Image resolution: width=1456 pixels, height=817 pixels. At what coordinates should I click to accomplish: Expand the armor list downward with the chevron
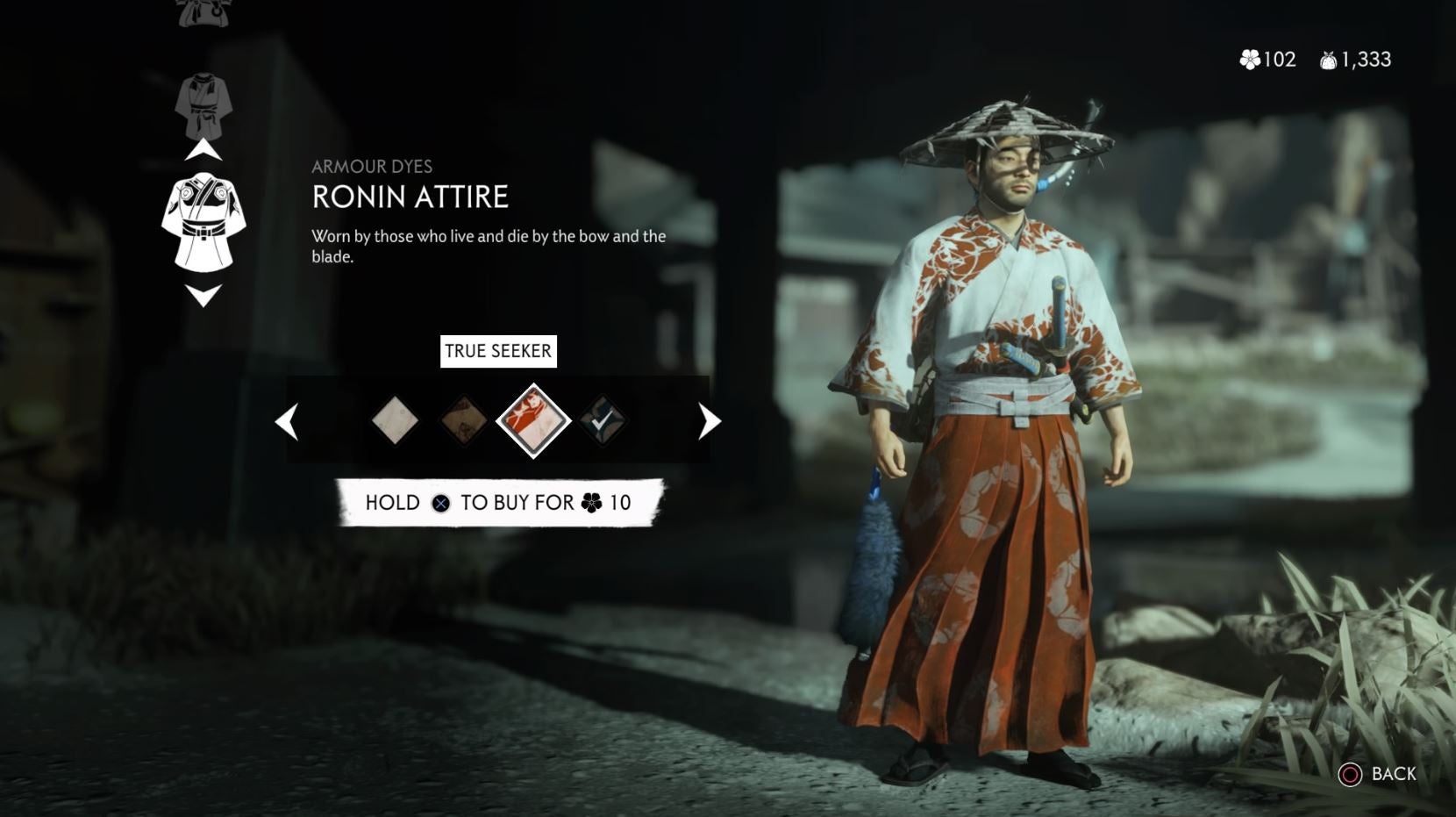(205, 295)
